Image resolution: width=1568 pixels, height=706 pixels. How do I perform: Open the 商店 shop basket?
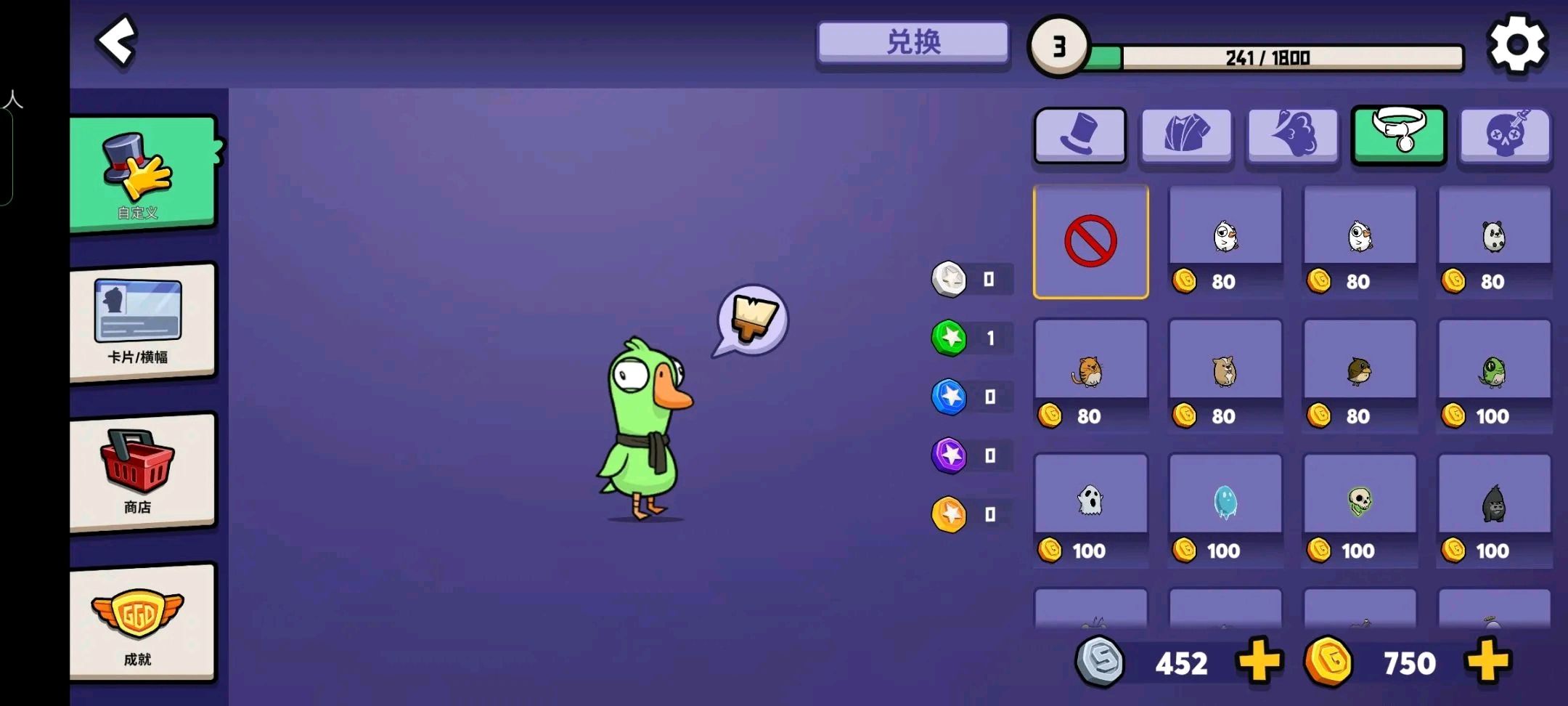142,472
